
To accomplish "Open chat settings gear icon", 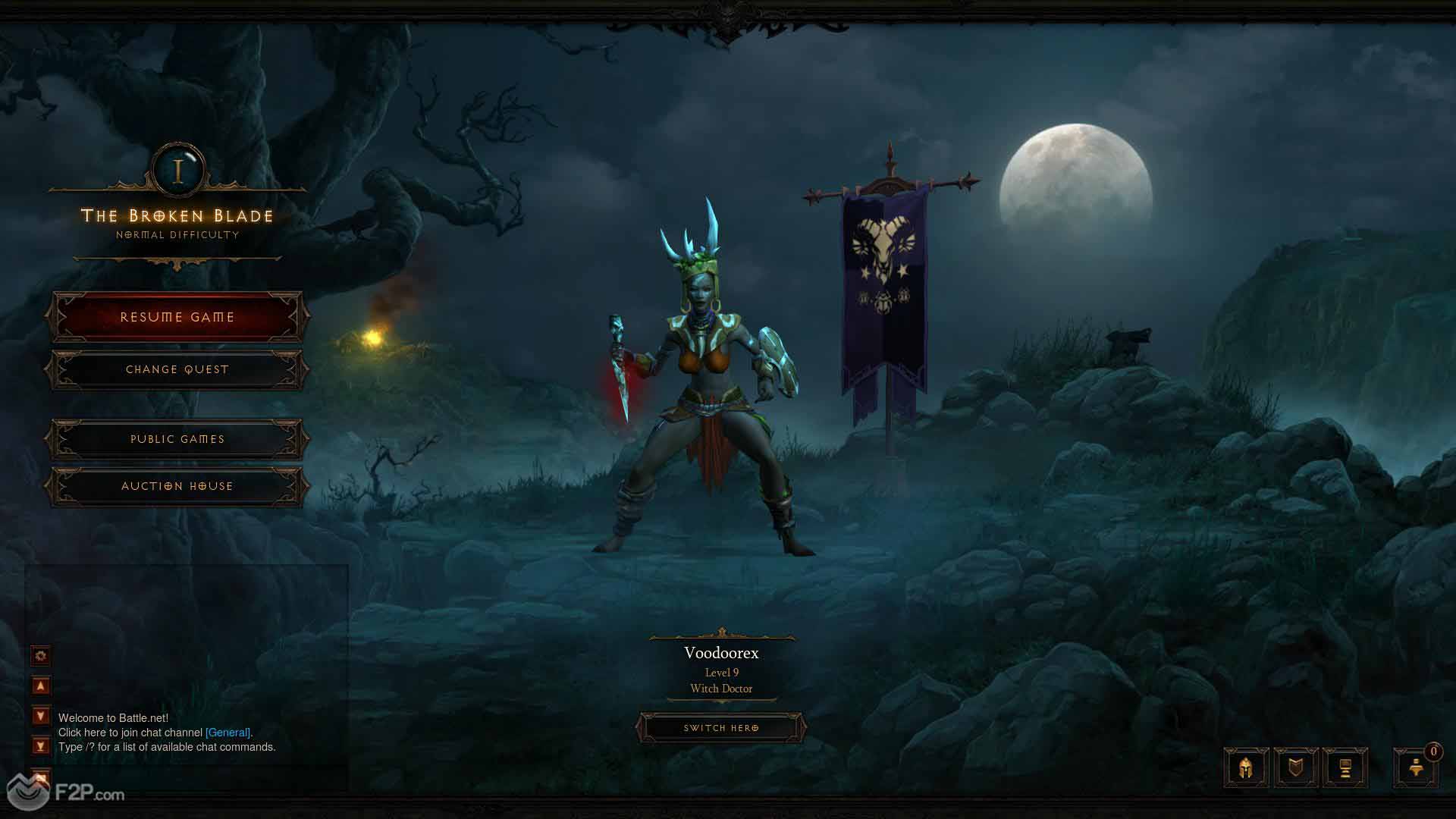I will click(41, 655).
